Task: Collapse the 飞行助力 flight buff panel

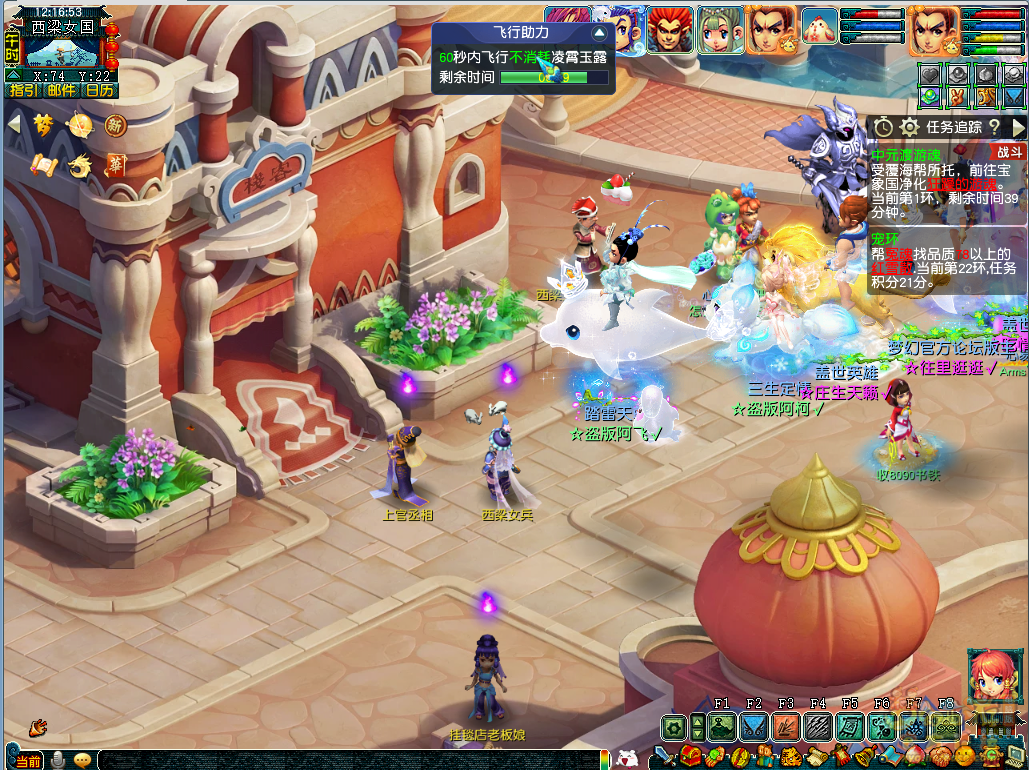Action: [x=598, y=32]
